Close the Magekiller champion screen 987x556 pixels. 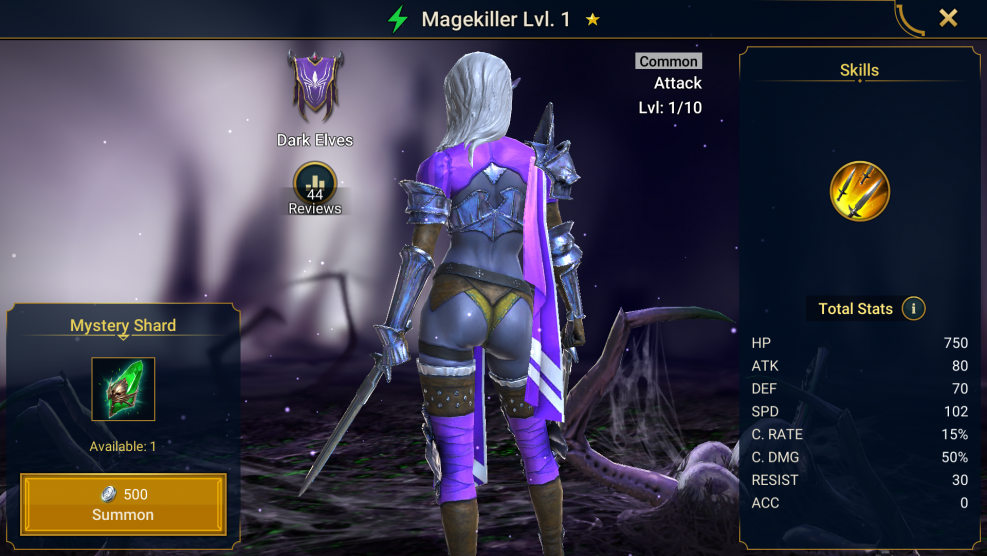948,18
